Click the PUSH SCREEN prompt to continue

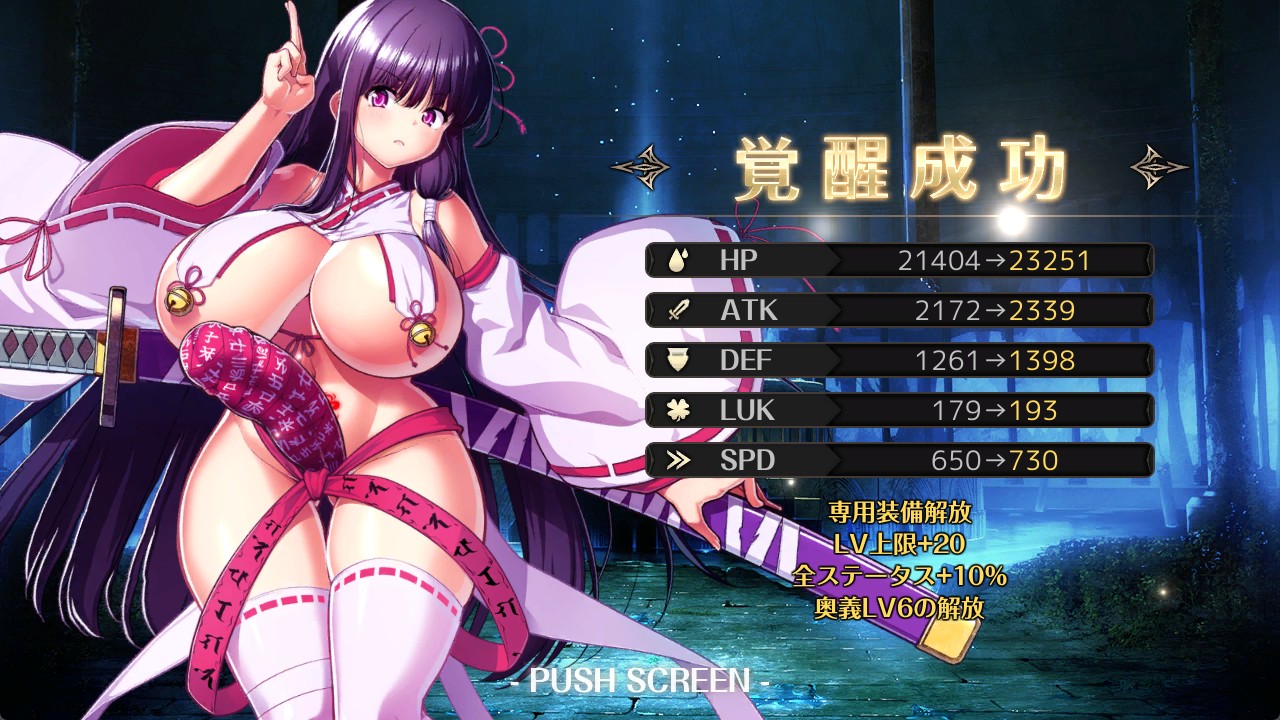tap(639, 681)
